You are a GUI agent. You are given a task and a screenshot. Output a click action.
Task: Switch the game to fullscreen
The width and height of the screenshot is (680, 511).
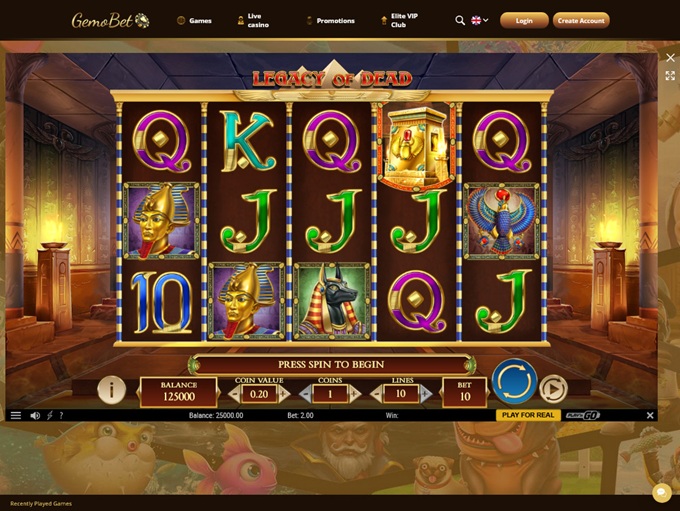671,76
